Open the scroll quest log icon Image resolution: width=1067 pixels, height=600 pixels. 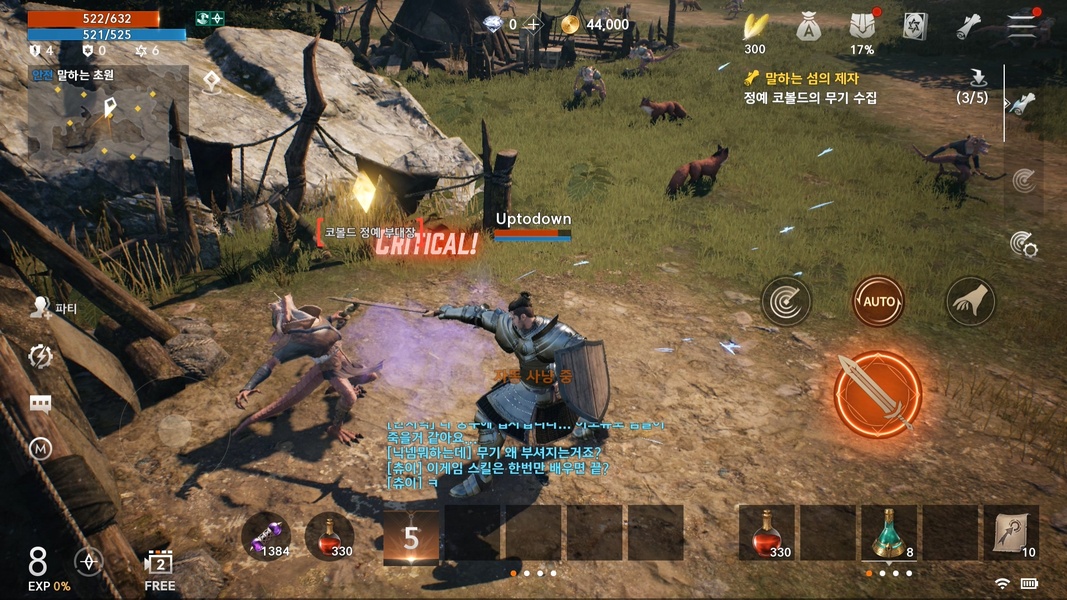coord(968,27)
